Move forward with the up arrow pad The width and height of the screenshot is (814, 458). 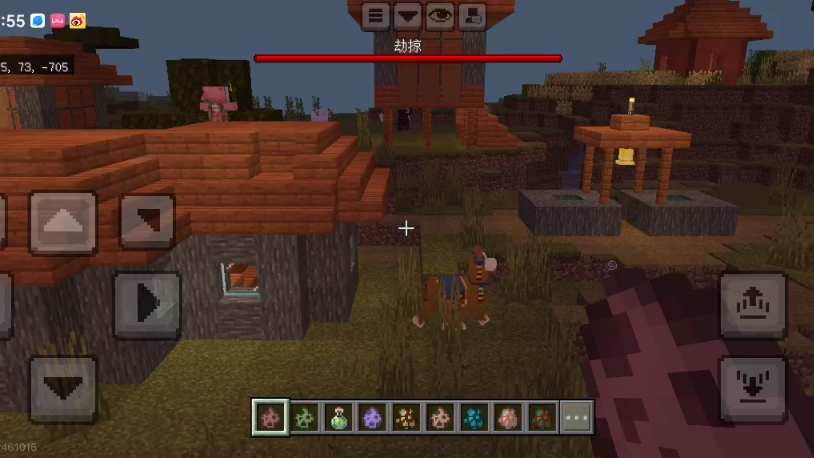[63, 222]
